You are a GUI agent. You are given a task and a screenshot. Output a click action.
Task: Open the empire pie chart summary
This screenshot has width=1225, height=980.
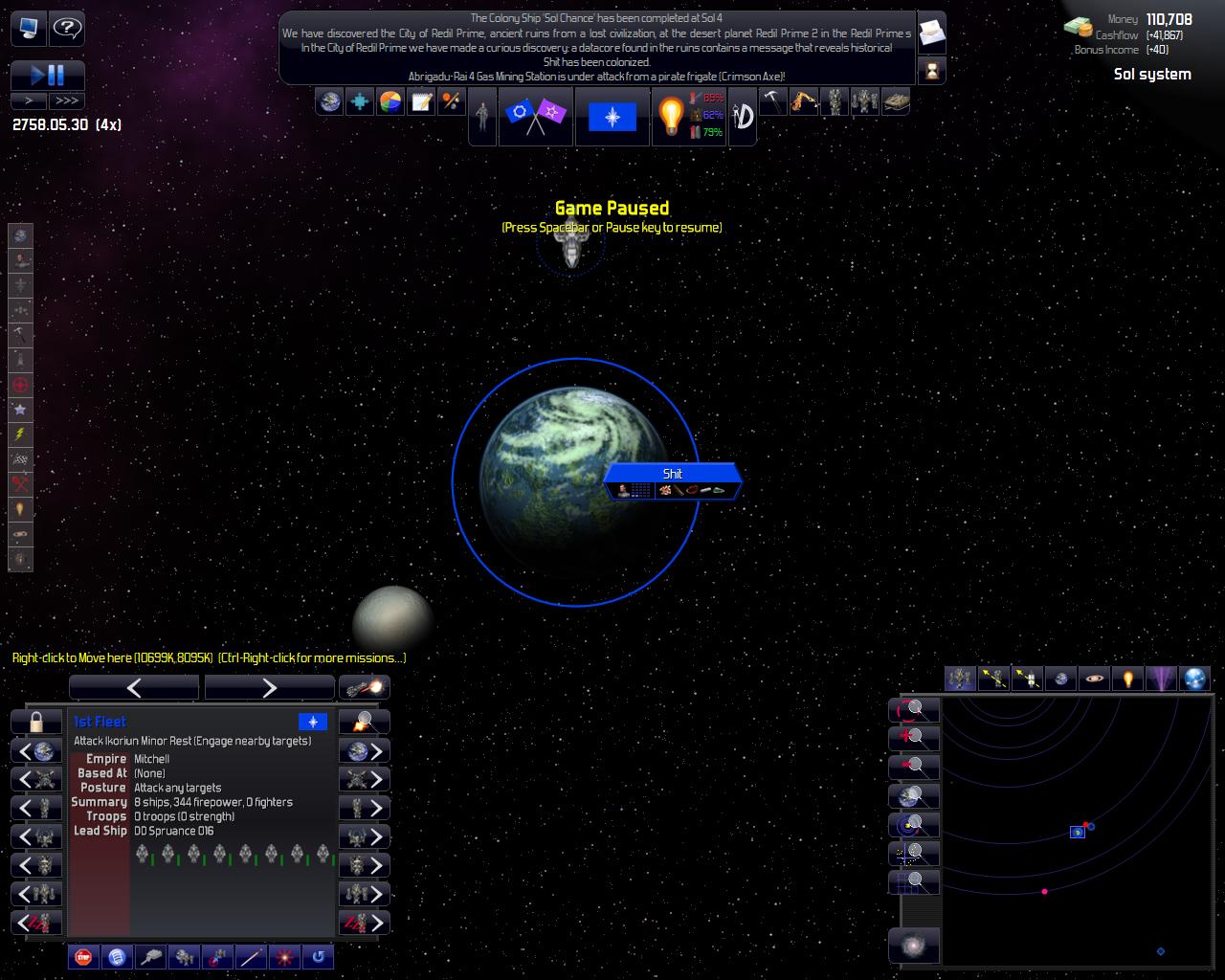(390, 101)
